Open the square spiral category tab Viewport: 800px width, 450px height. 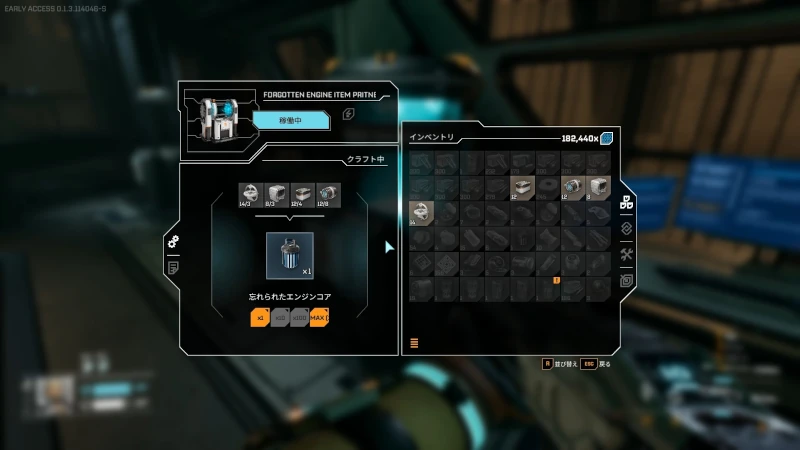(x=627, y=281)
